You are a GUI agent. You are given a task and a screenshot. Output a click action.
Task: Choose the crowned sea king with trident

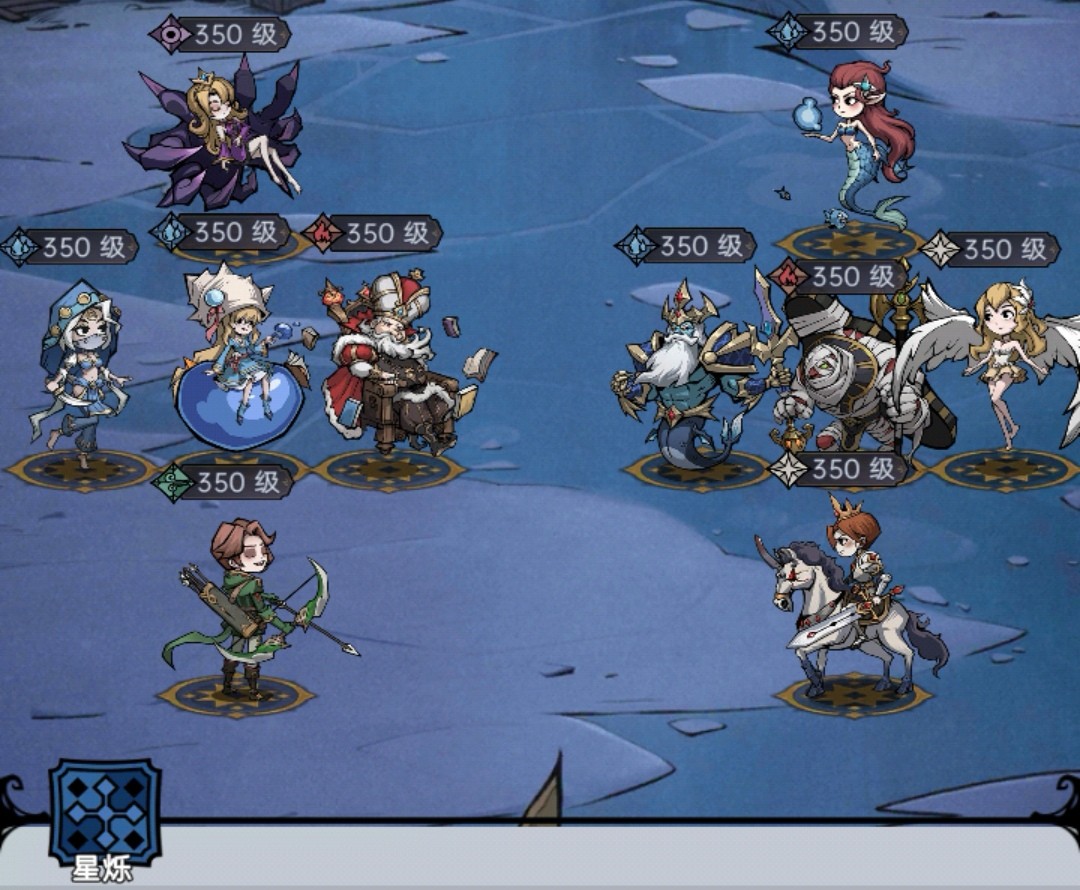pos(690,375)
